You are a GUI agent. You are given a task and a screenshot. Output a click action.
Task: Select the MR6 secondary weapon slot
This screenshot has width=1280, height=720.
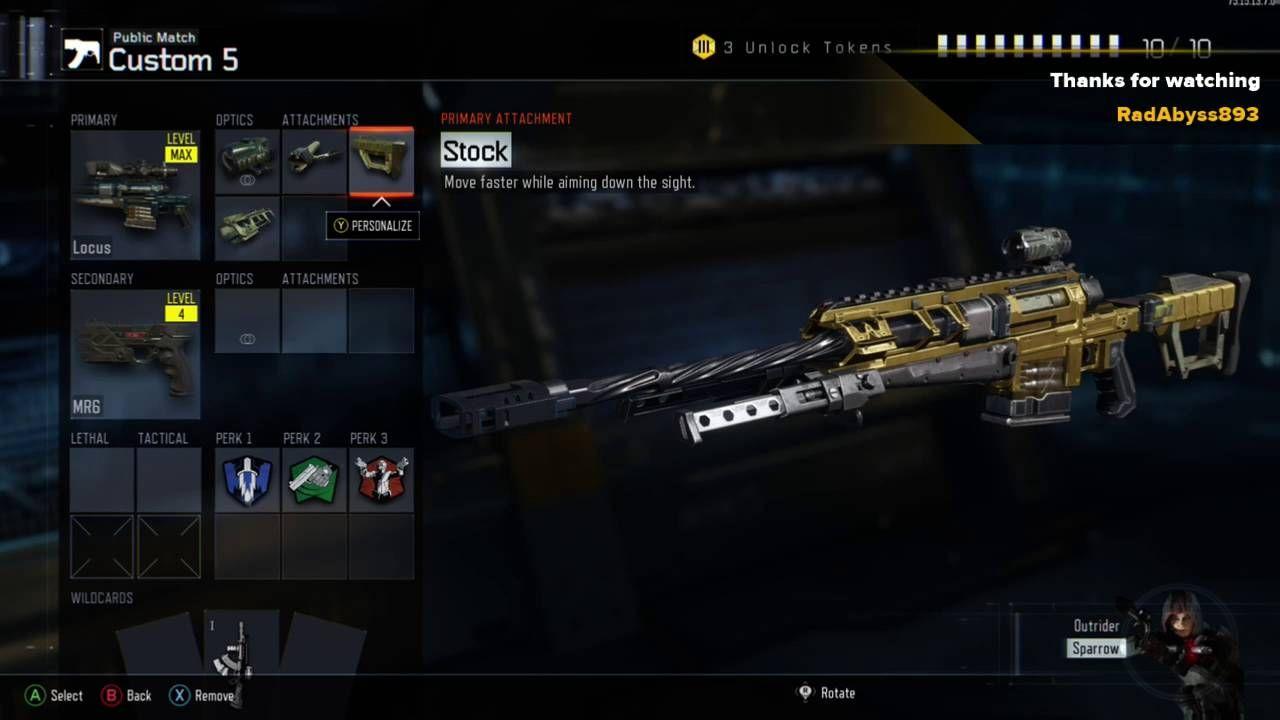tap(135, 354)
